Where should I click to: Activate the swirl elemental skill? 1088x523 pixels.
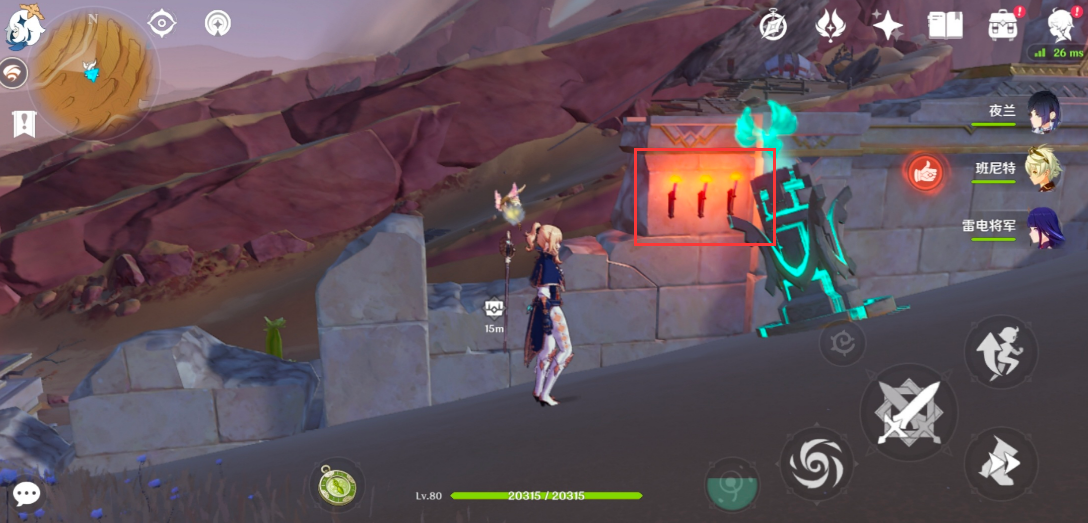[x=817, y=463]
